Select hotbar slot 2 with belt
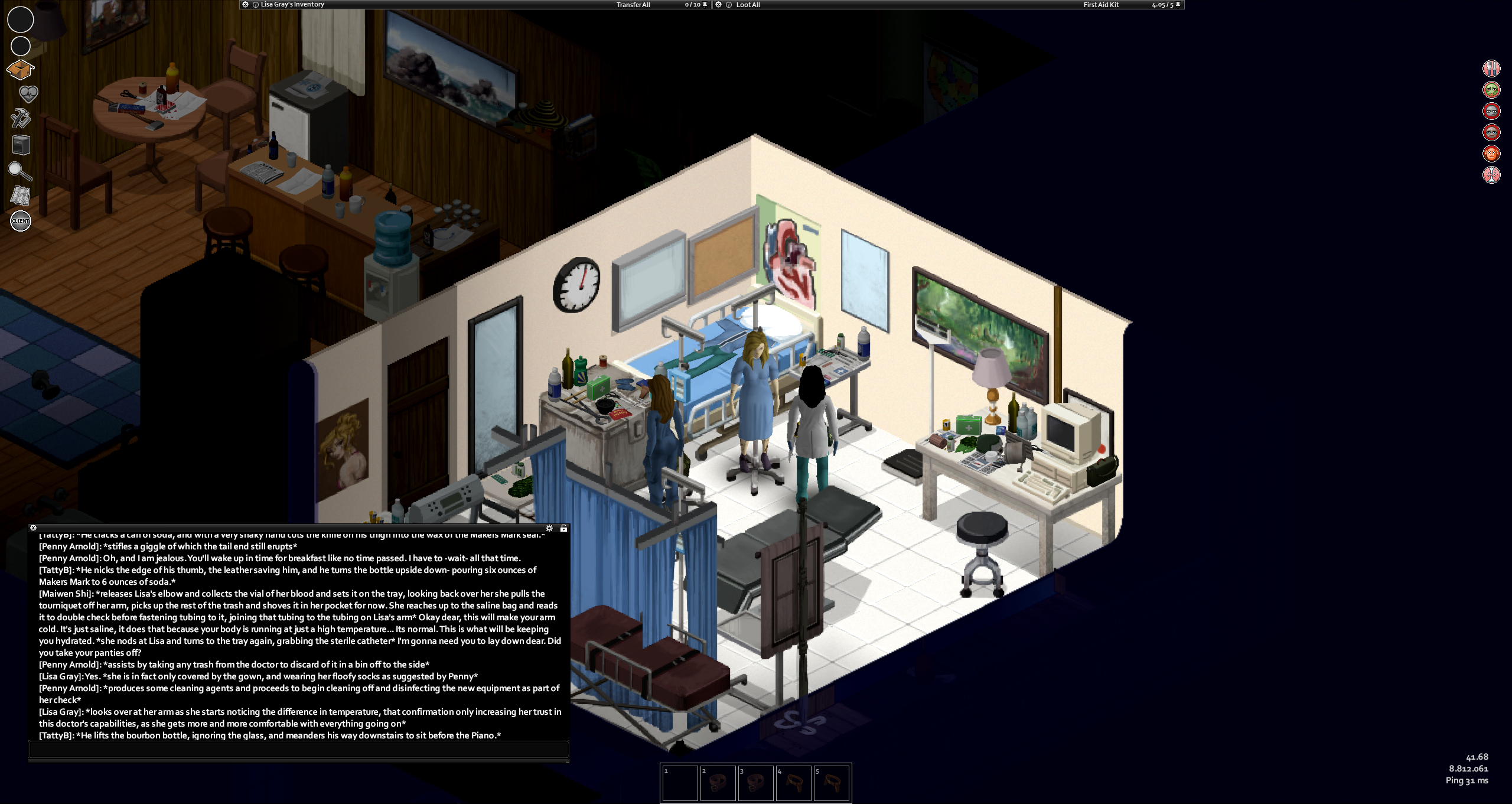1512x804 pixels. coord(718,783)
